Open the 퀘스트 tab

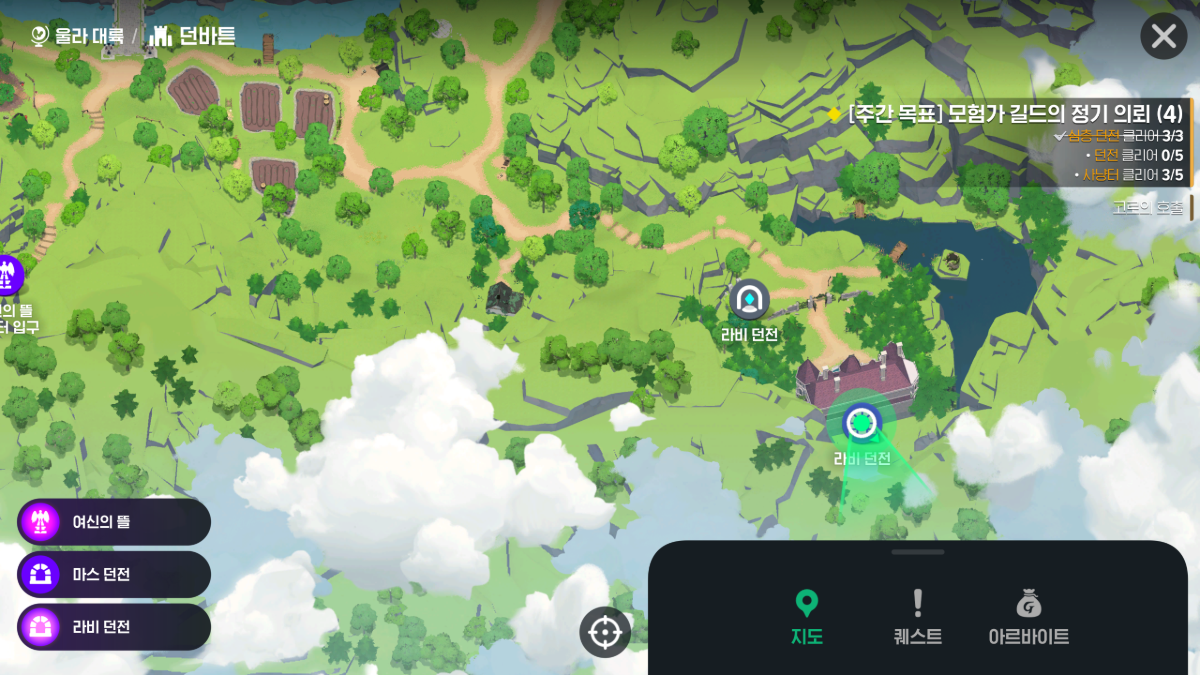[917, 617]
